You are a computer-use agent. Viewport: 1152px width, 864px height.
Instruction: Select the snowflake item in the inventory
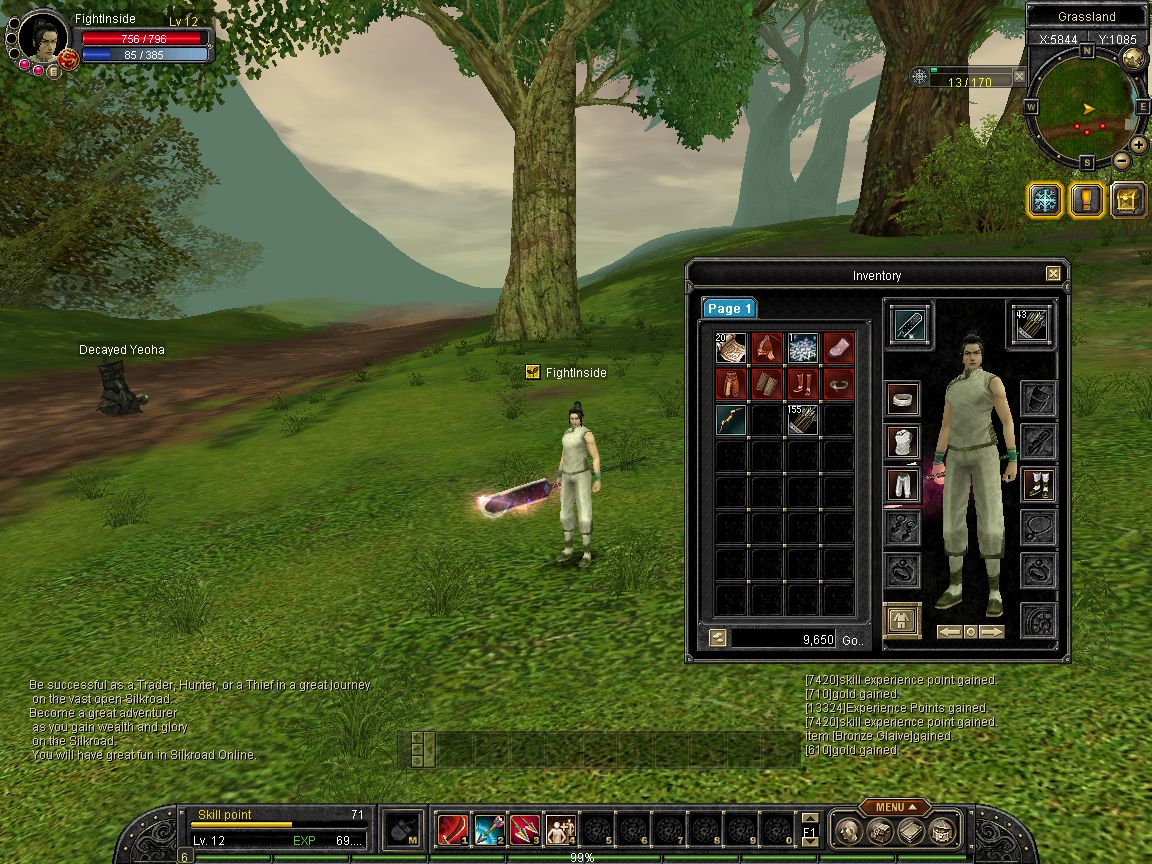coord(802,348)
